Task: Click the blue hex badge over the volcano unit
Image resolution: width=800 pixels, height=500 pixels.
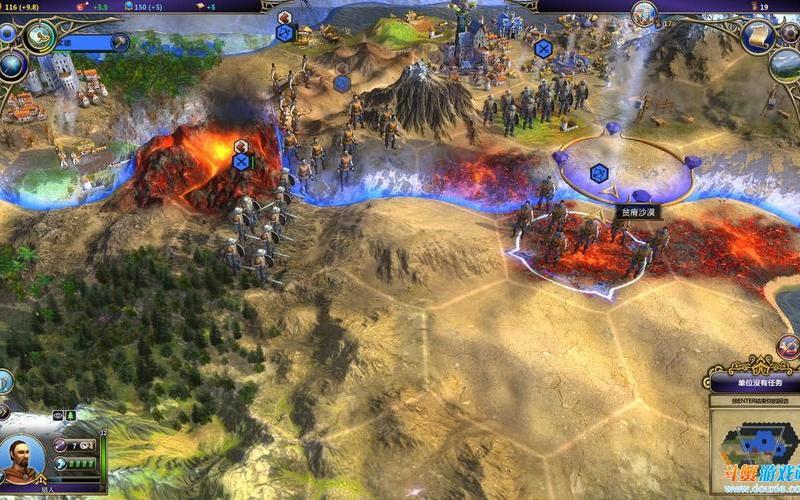Action: coord(240,161)
